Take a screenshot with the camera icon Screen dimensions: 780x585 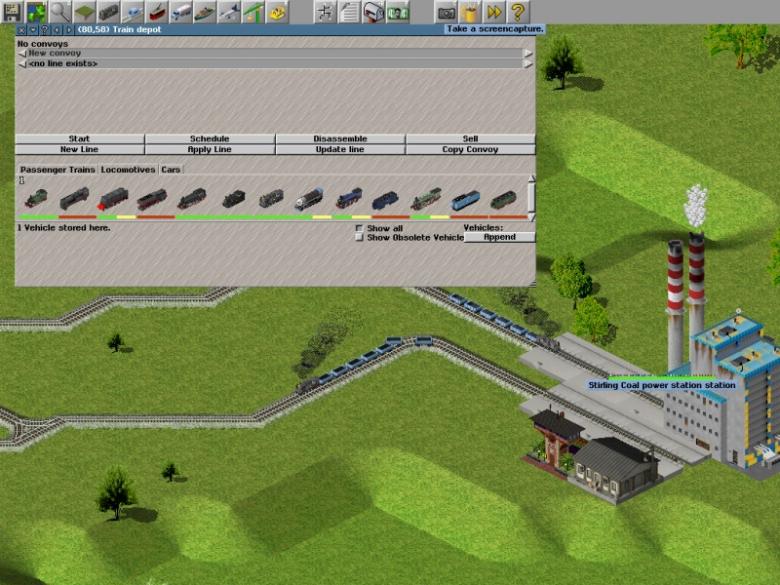(x=446, y=12)
